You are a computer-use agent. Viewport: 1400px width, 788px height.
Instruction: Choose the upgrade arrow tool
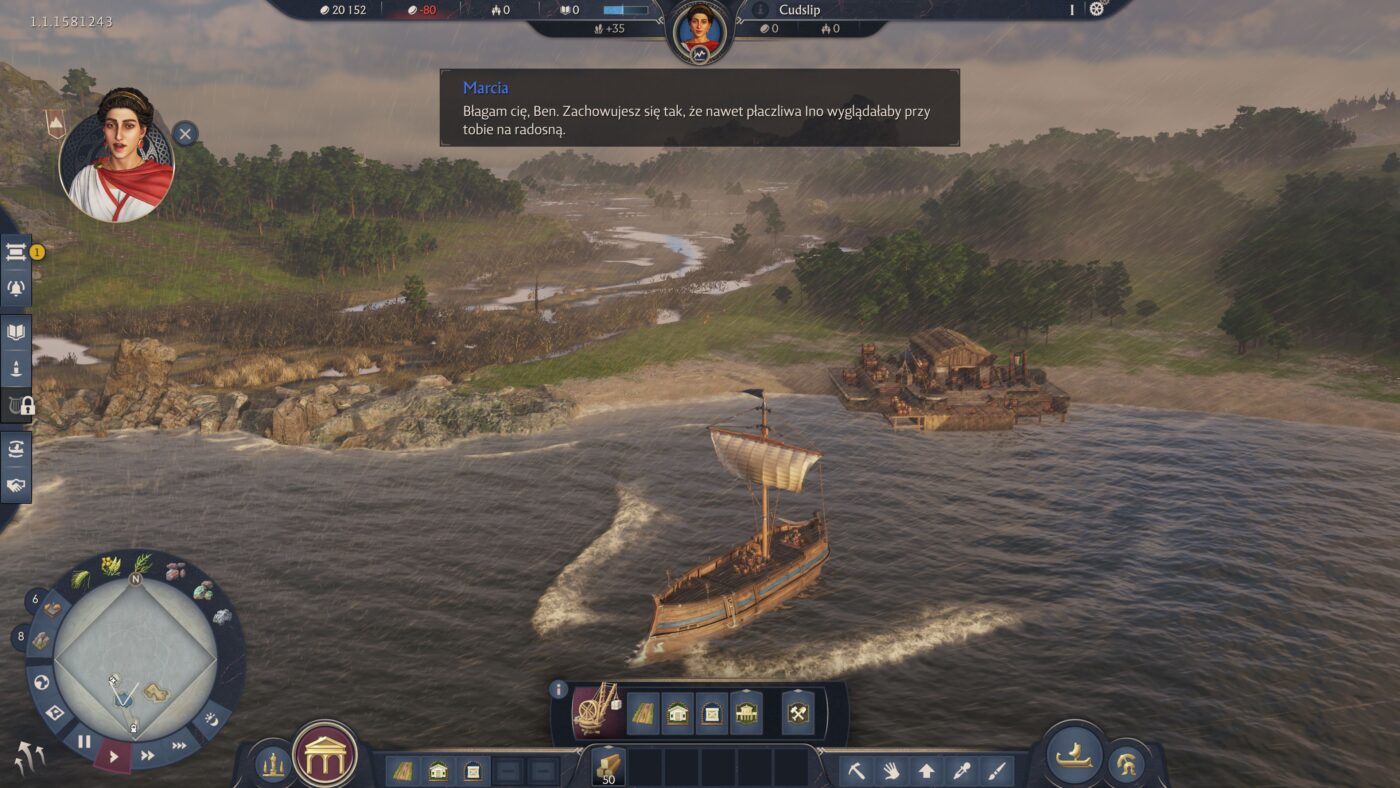pos(927,771)
